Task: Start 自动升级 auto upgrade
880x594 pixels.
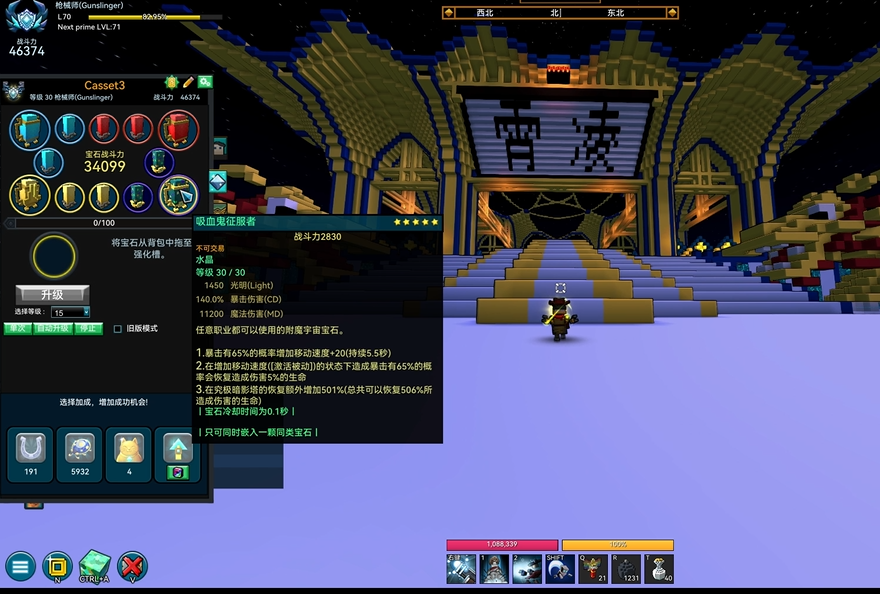Action: click(52, 328)
